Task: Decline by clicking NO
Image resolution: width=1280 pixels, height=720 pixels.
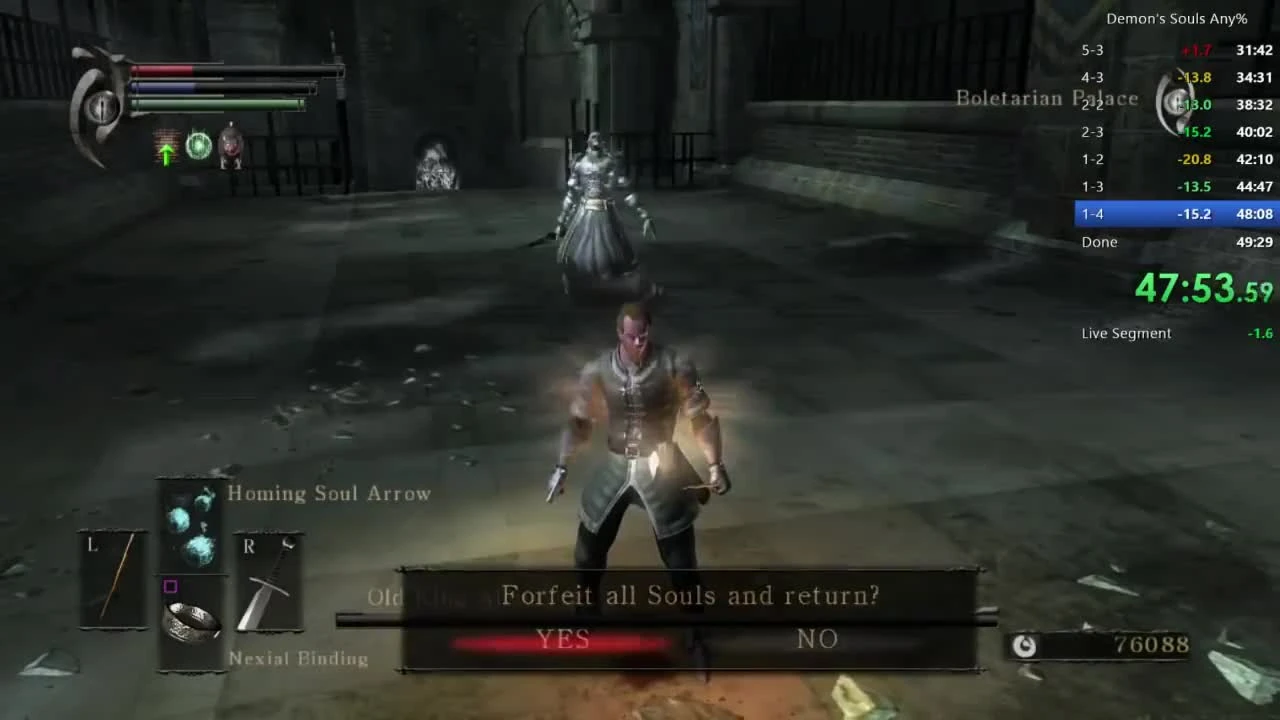Action: coord(817,639)
